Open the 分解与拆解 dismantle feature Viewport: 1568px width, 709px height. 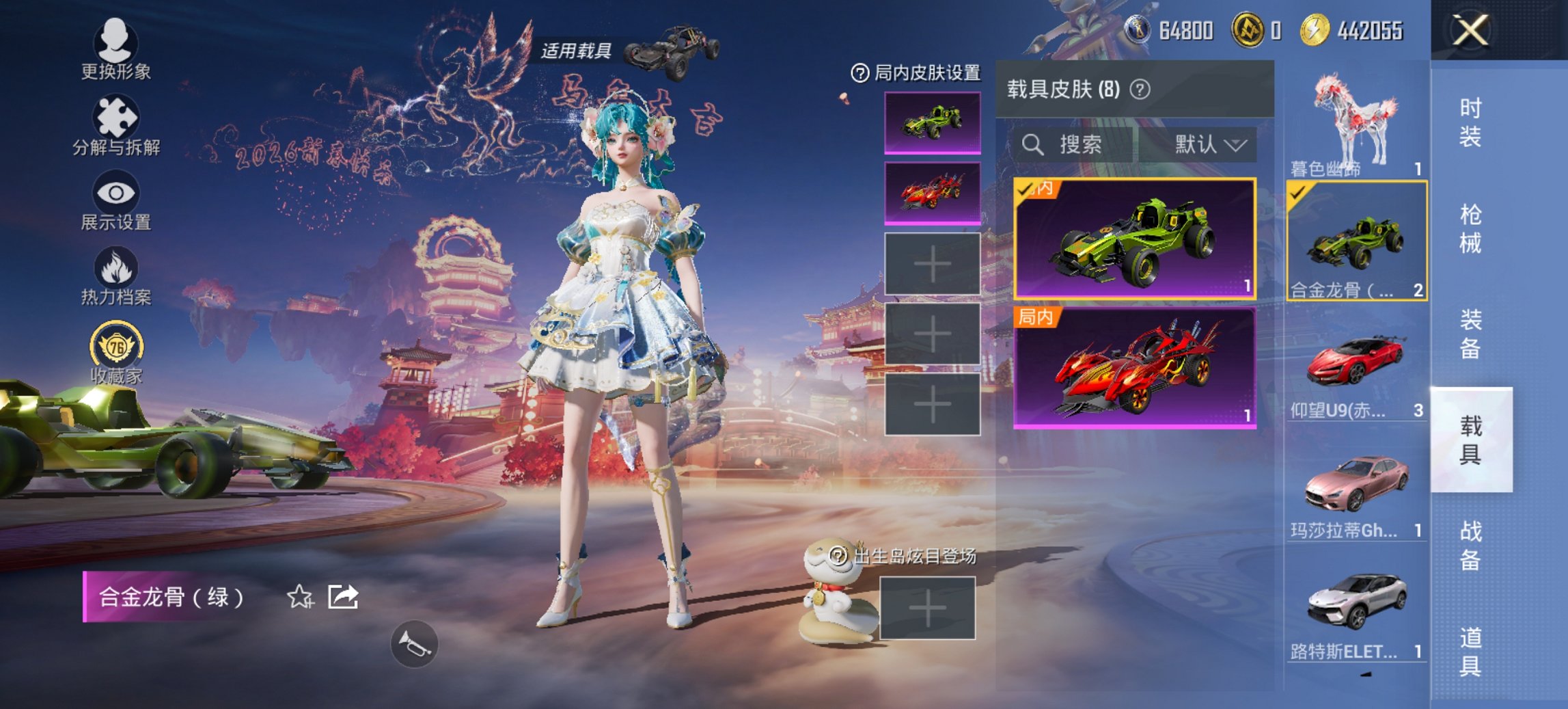pyautogui.click(x=116, y=126)
